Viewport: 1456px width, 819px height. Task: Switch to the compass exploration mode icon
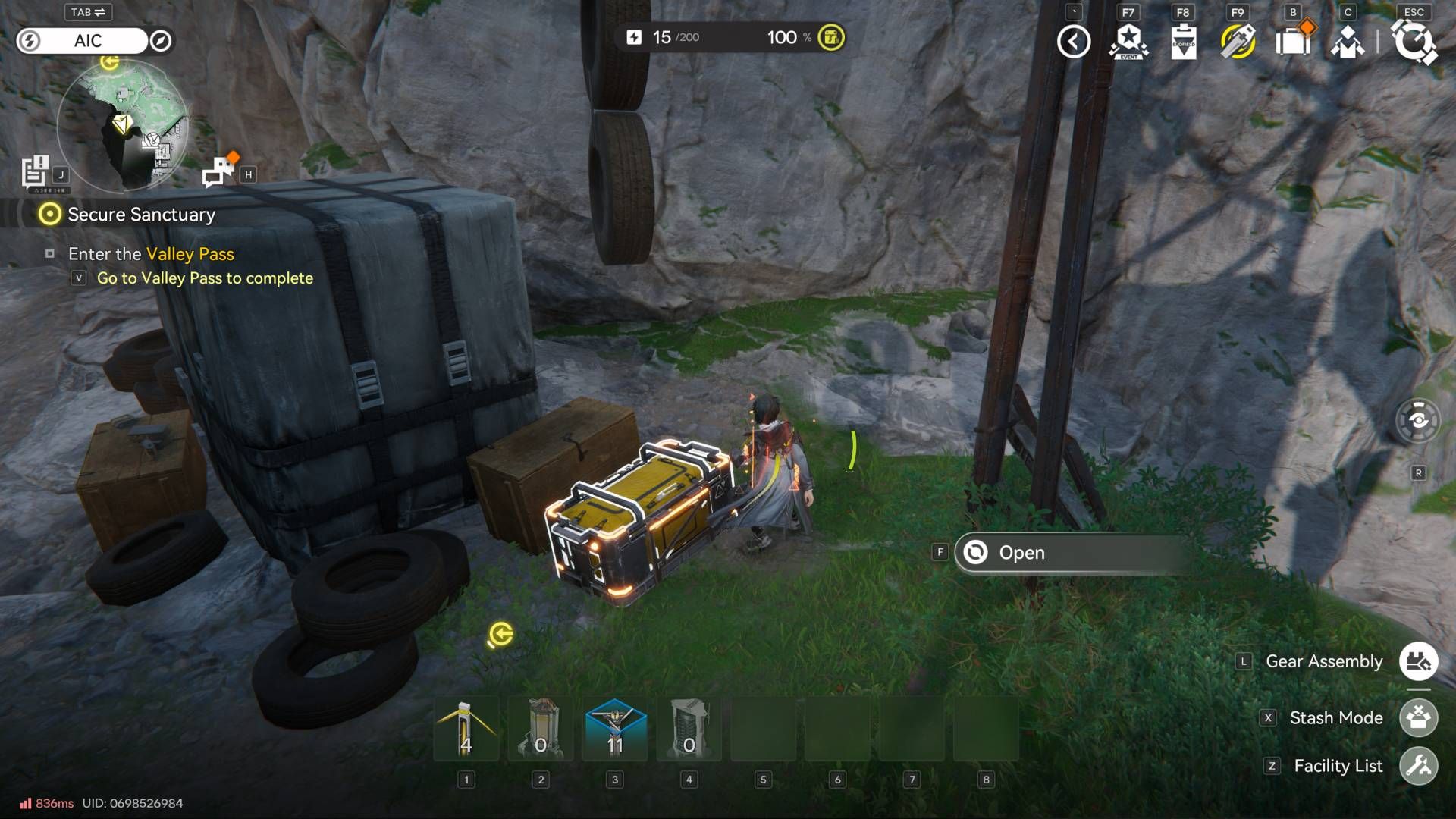(x=161, y=41)
